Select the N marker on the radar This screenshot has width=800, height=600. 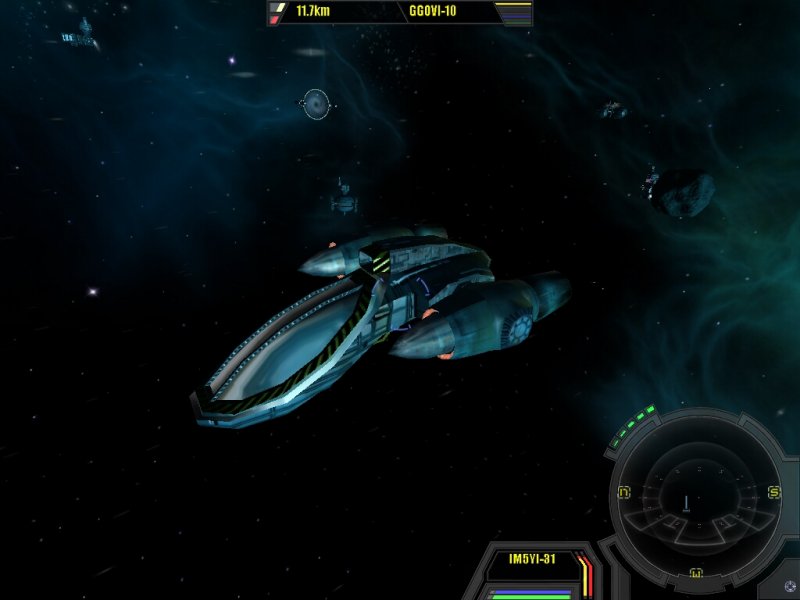(624, 492)
